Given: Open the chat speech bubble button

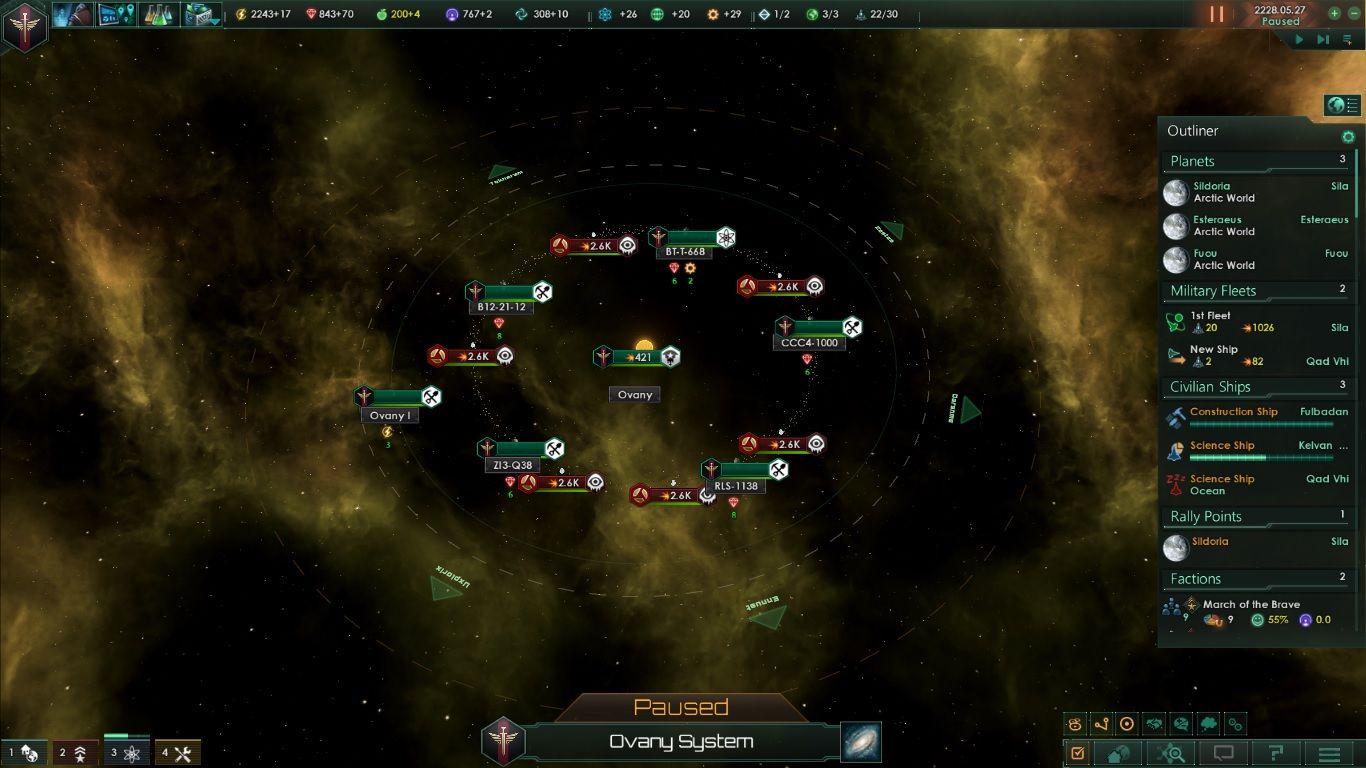Looking at the screenshot, I should (1223, 753).
